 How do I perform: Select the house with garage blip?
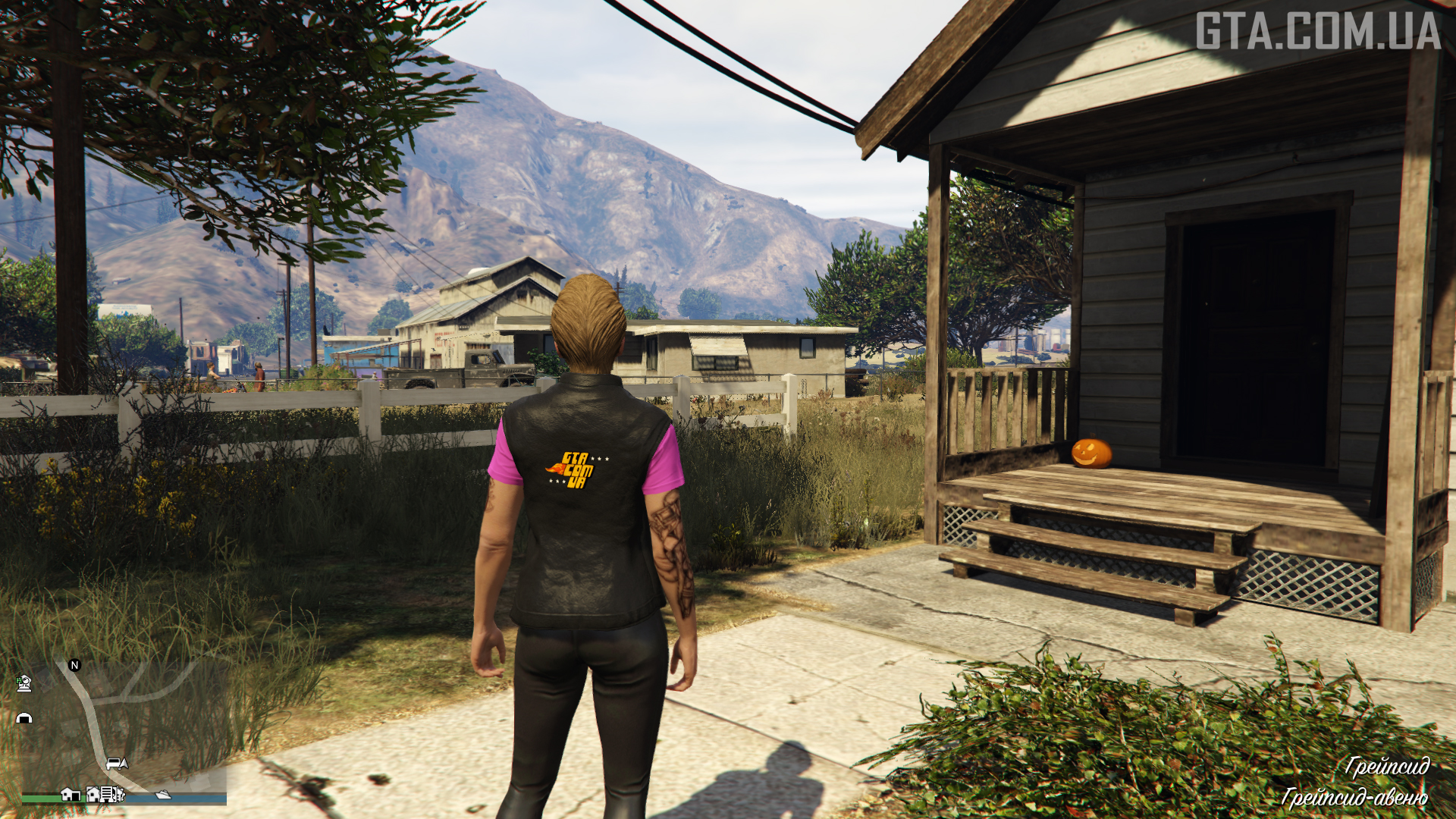(71, 794)
